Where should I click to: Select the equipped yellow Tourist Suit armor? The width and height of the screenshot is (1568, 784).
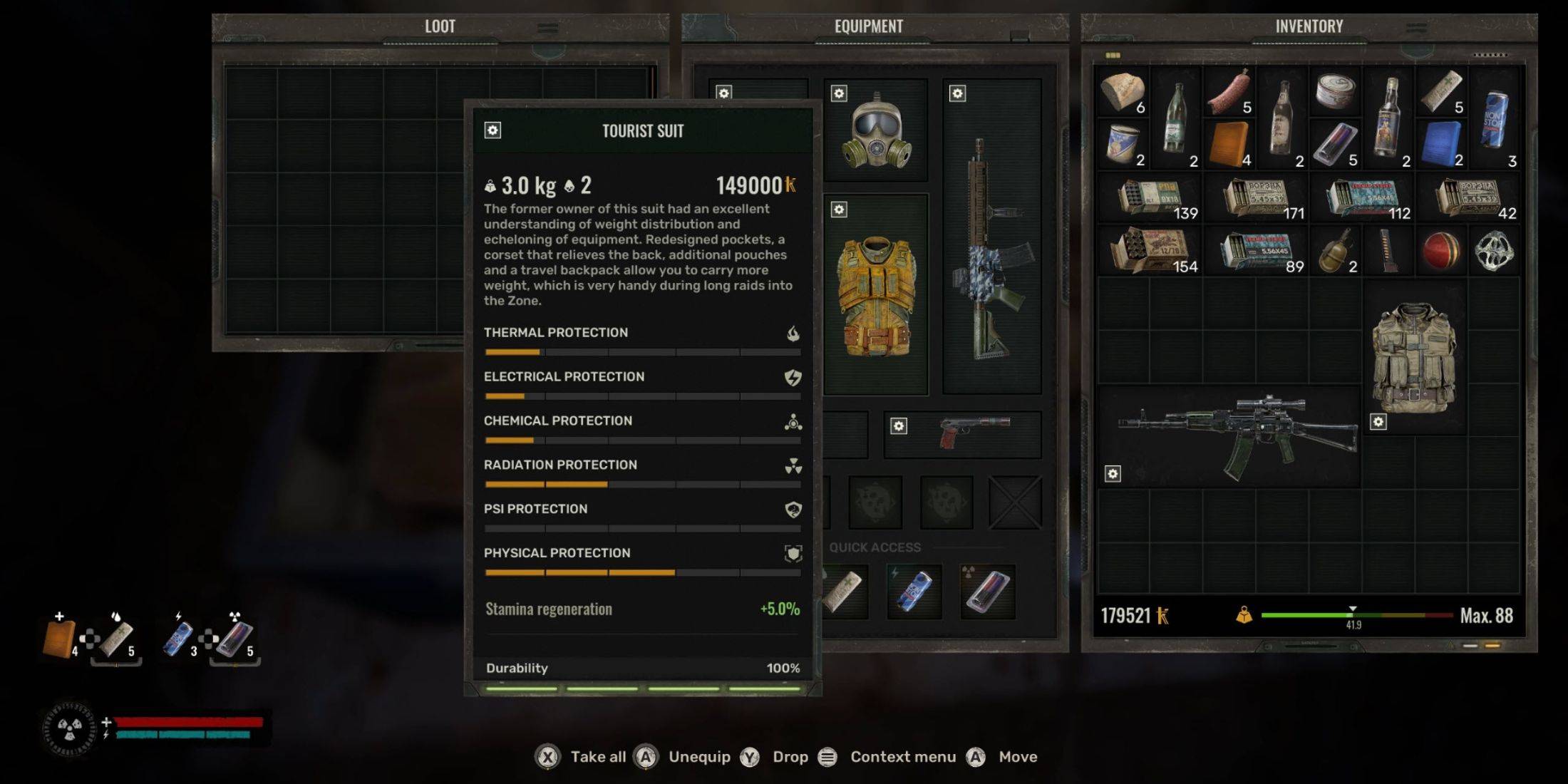pos(876,296)
